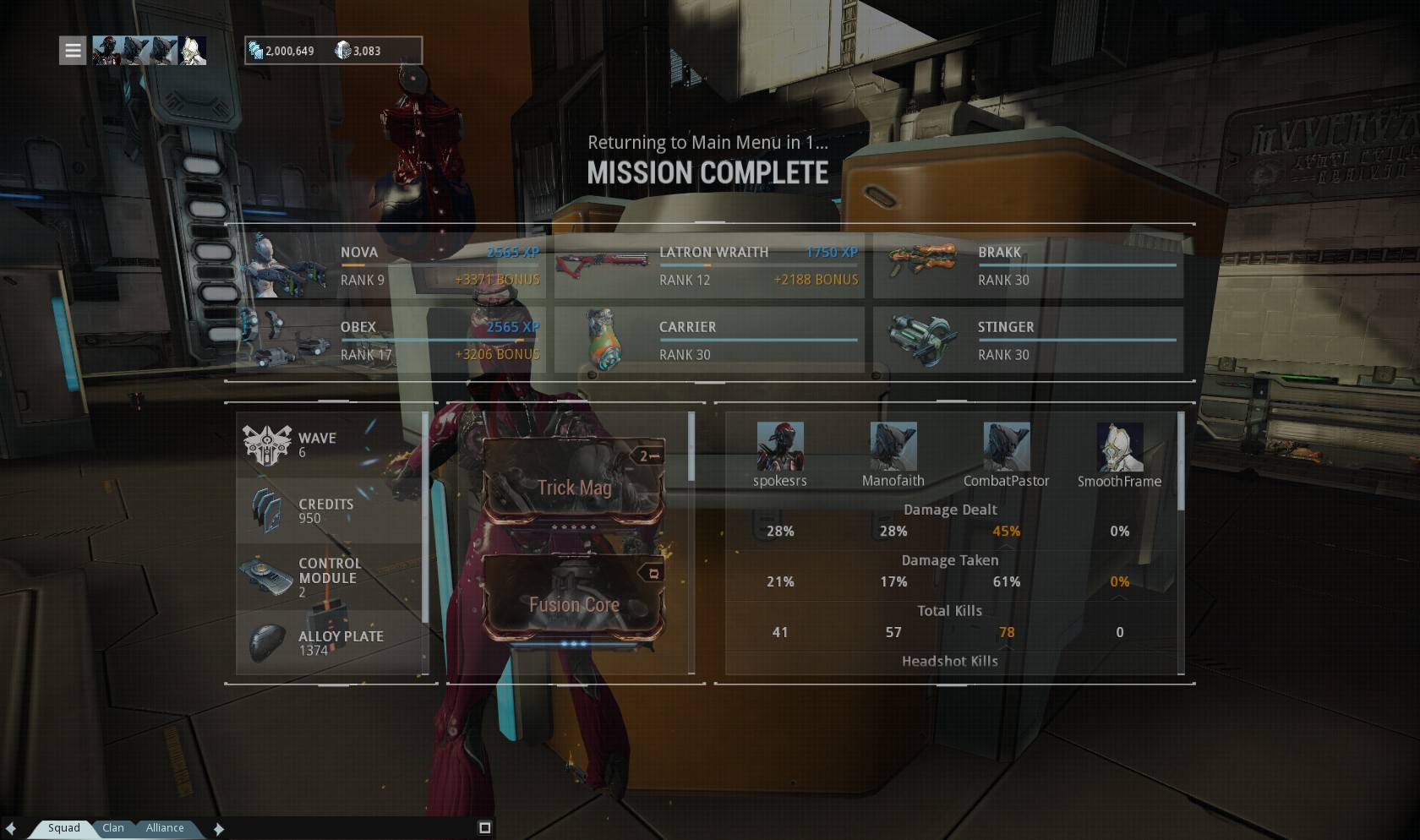Click the credits balance display

pos(282,51)
